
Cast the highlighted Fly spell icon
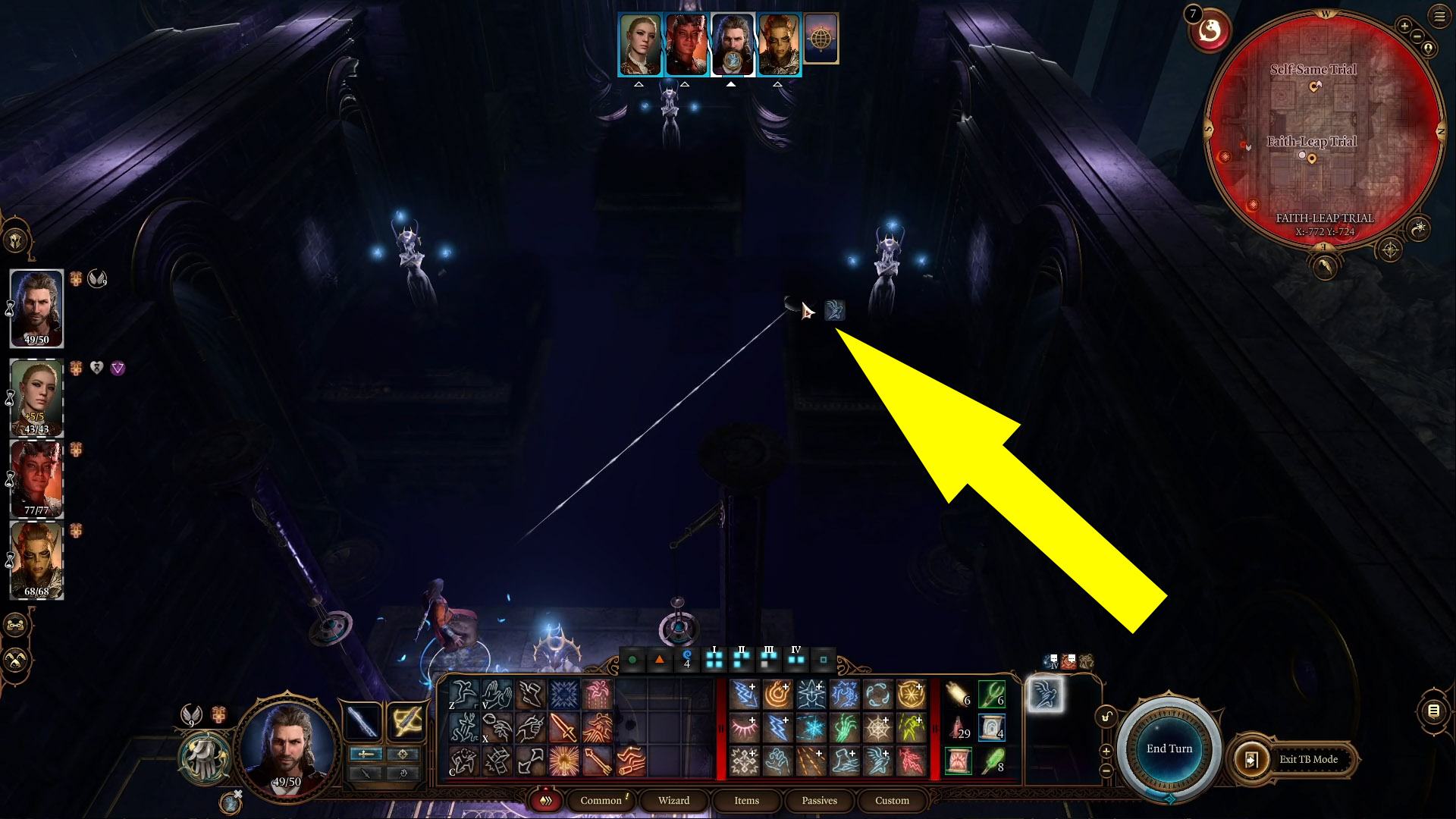point(1046,692)
